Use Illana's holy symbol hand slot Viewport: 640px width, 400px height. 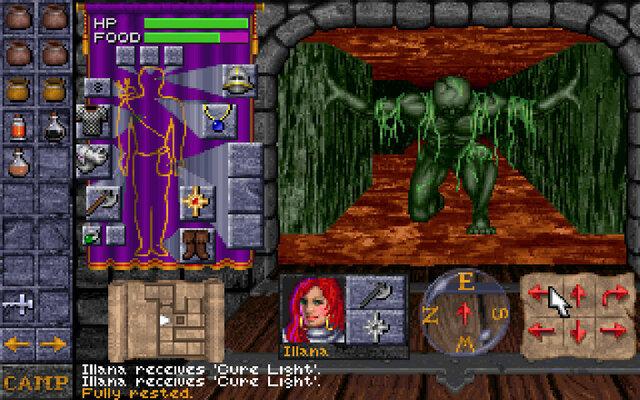point(377,327)
